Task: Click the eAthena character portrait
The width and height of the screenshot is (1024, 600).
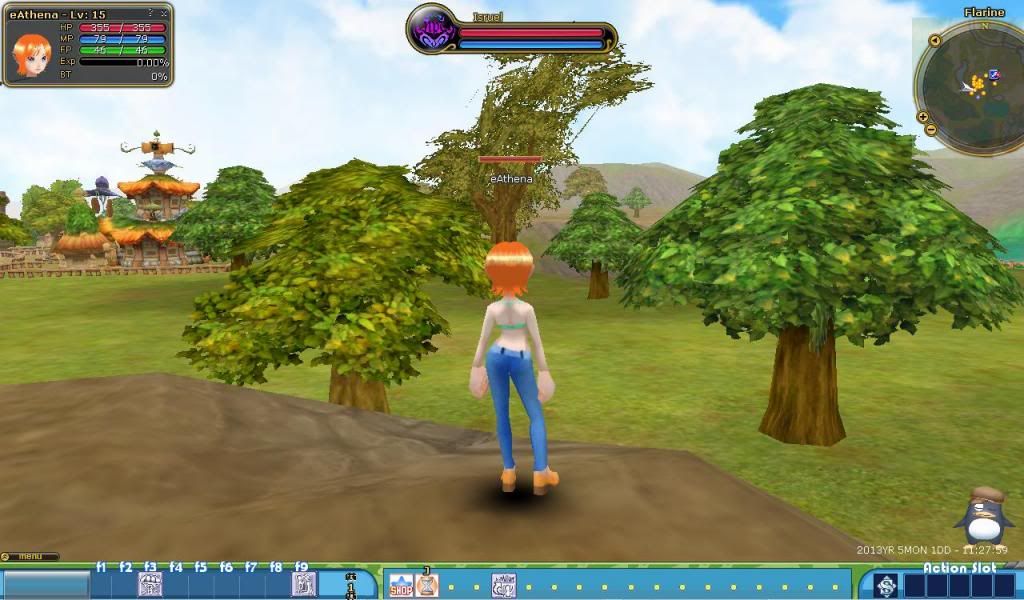Action: 31,55
